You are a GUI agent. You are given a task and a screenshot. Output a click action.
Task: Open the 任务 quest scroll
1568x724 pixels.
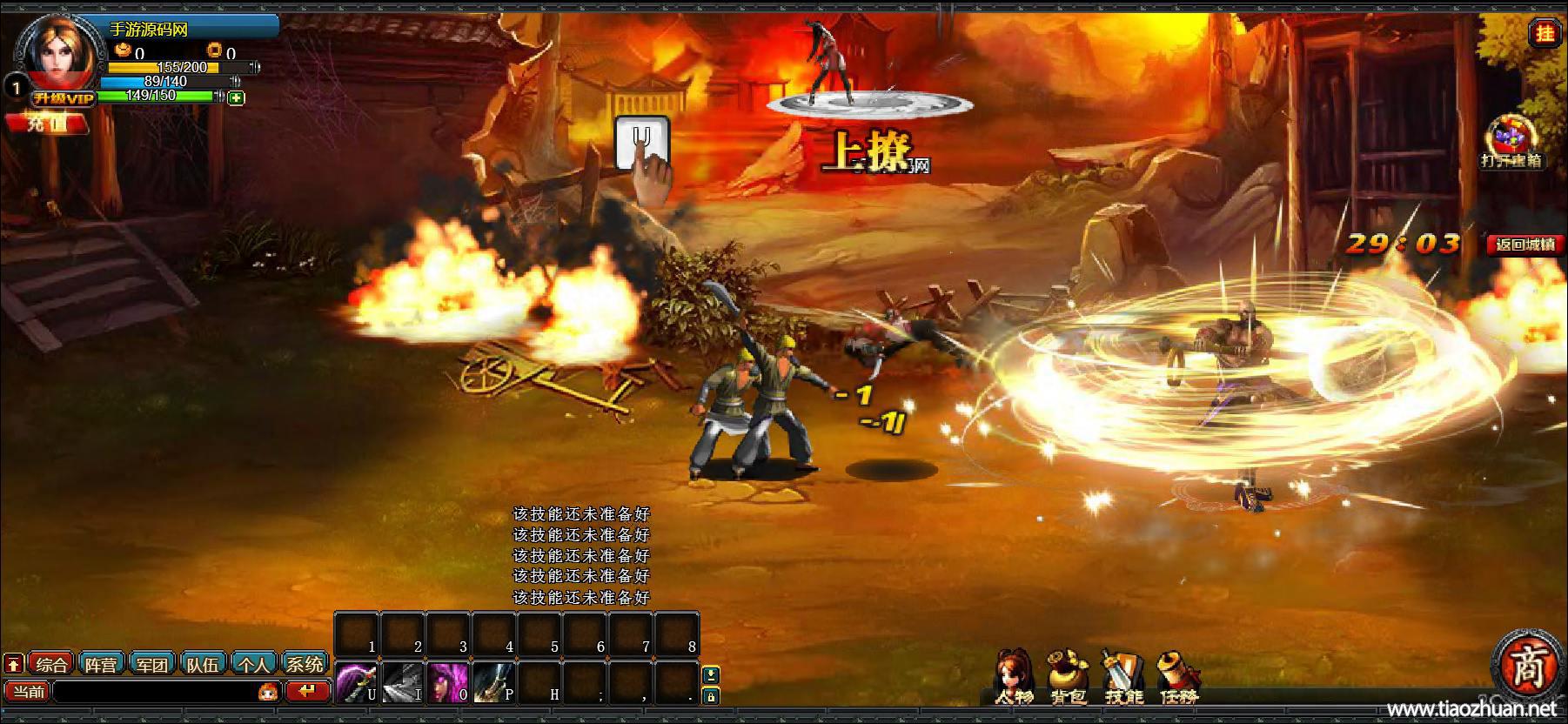pyautogui.click(x=1178, y=676)
